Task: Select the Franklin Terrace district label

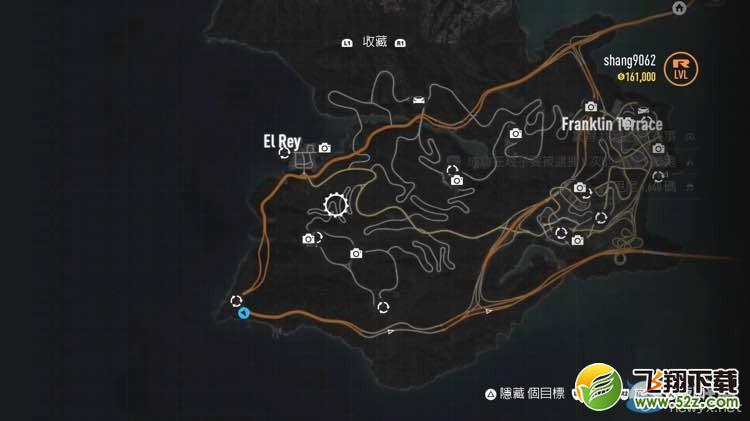Action: click(x=611, y=124)
